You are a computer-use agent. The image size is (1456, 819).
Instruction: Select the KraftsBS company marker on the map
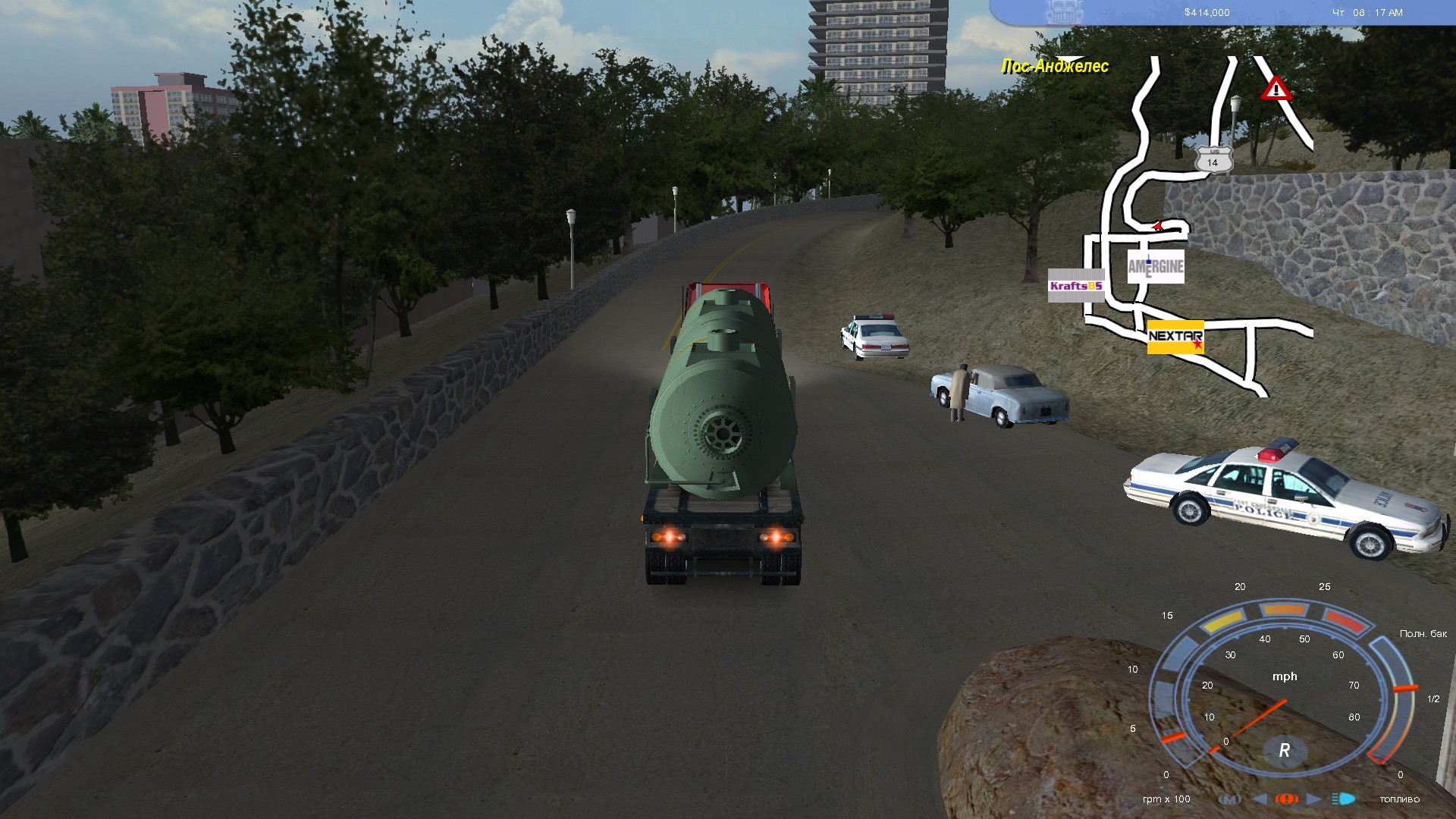coord(1075,286)
